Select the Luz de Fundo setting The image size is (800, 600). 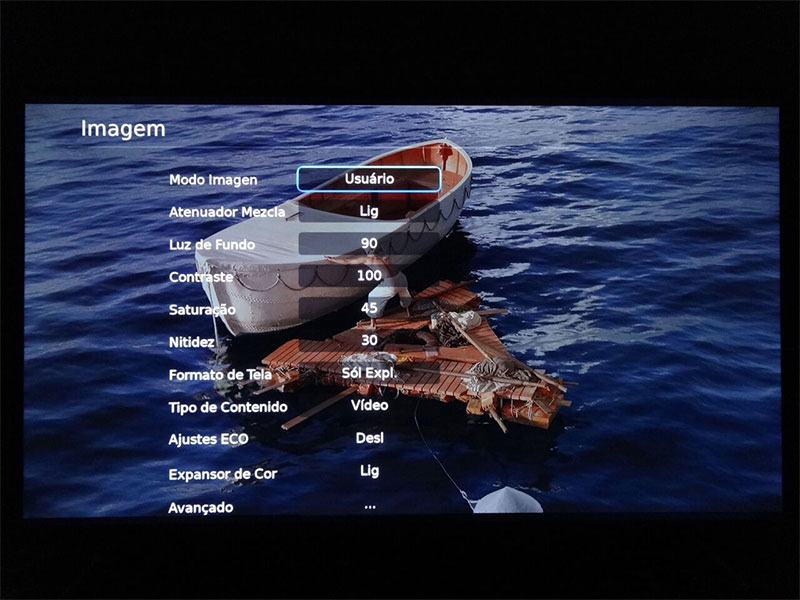click(x=211, y=245)
